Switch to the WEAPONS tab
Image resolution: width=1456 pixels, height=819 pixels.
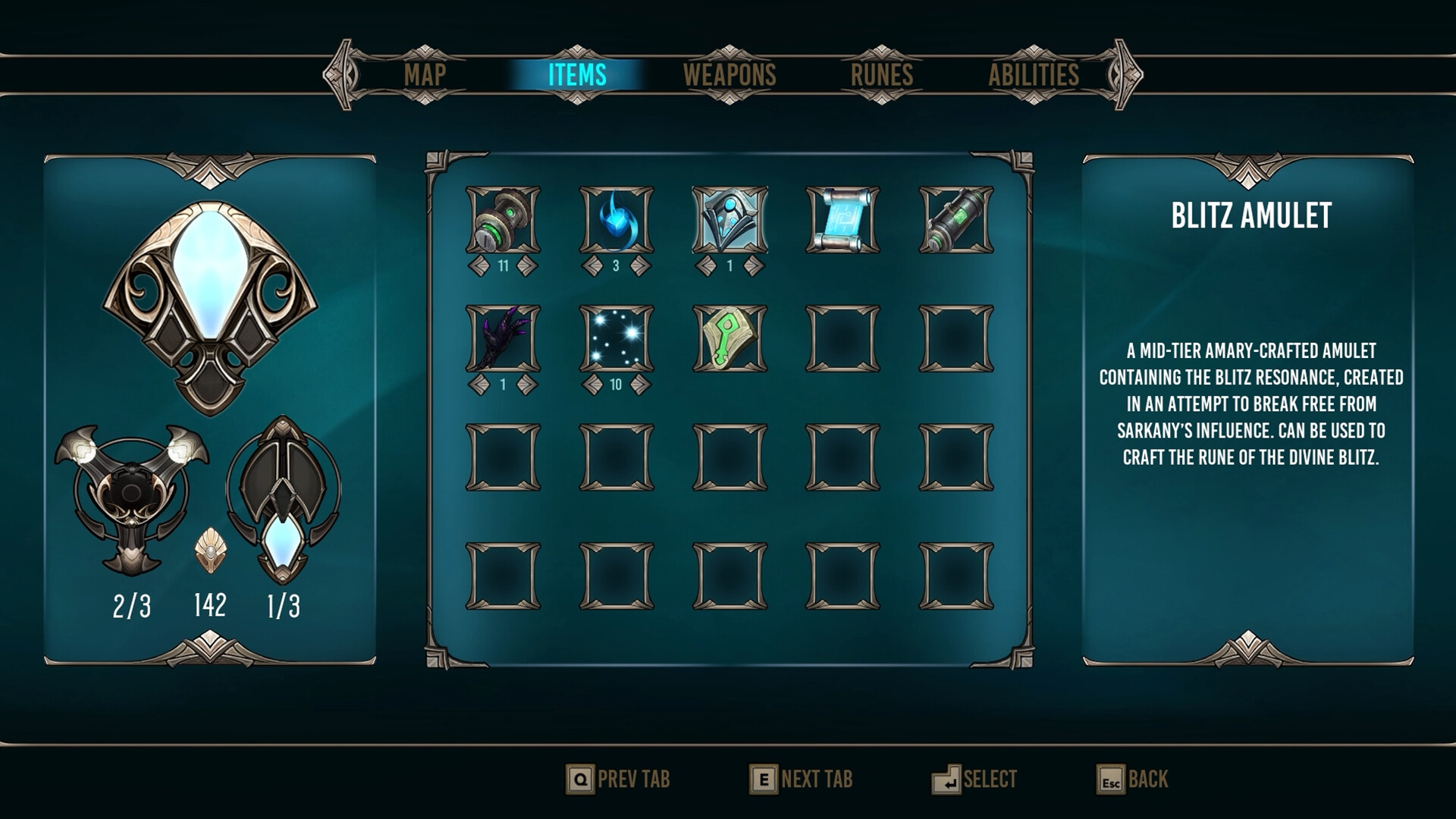coord(729,74)
